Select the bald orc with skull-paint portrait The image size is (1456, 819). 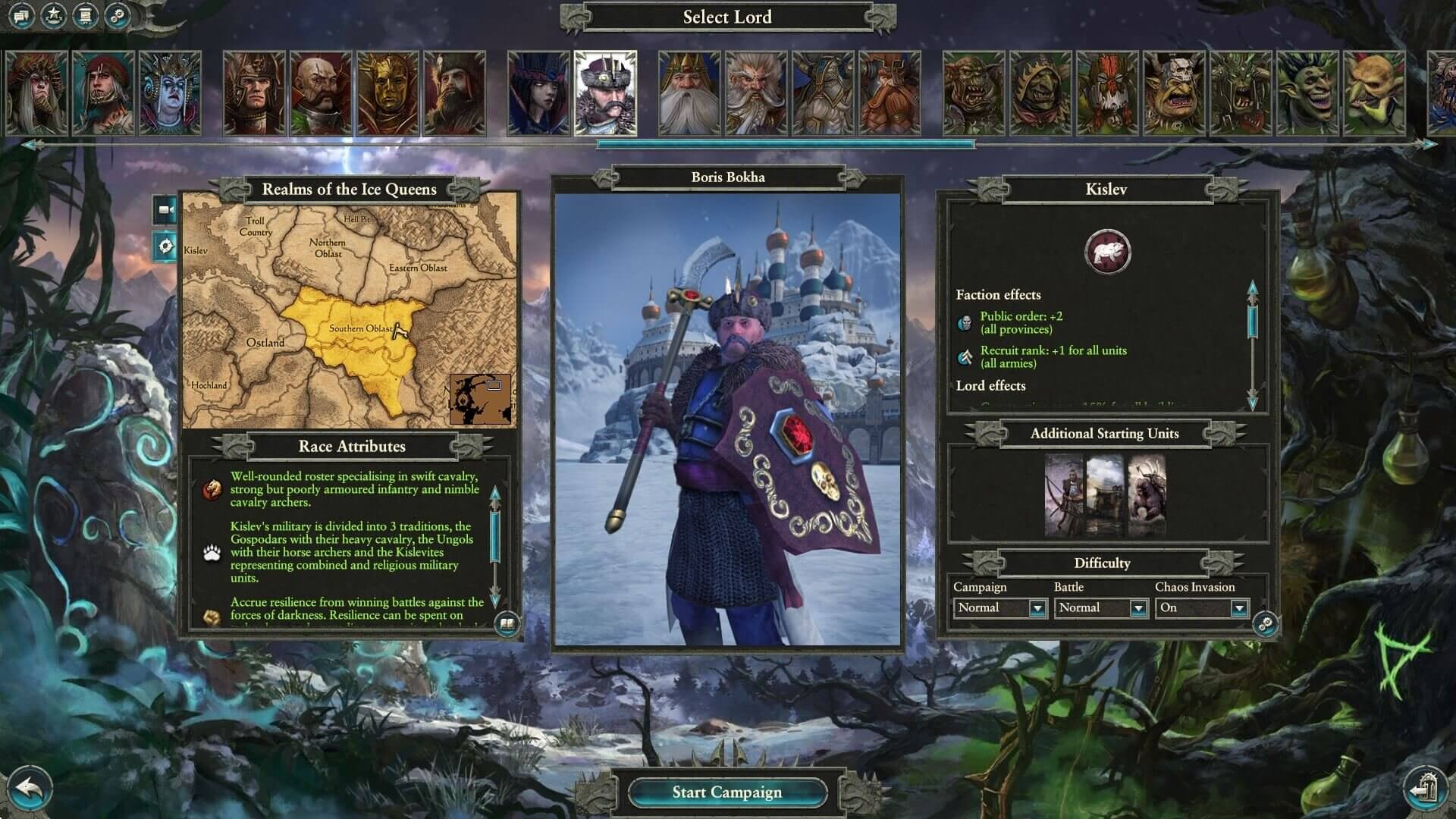1174,93
